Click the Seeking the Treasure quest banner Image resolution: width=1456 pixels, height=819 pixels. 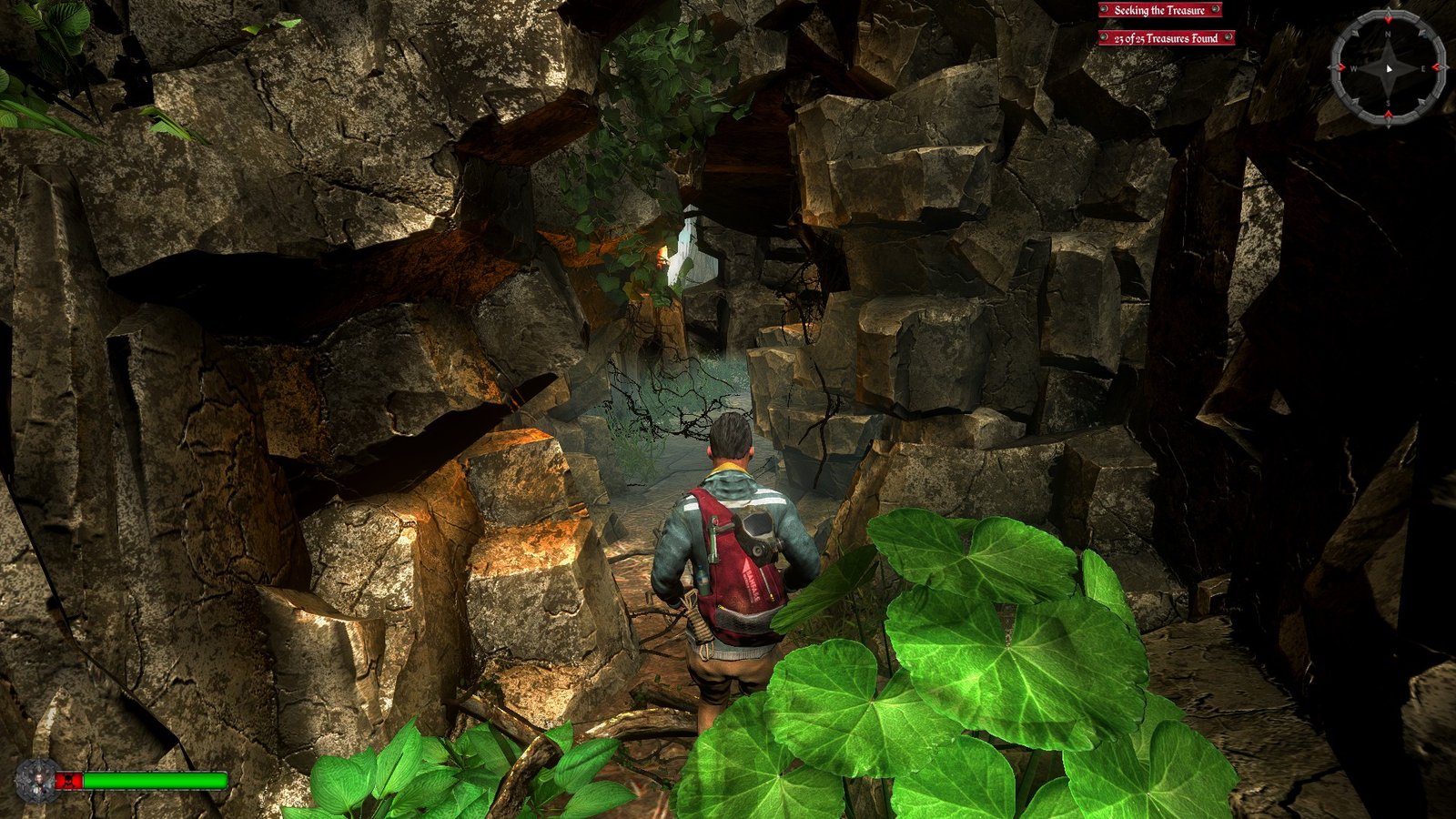[1159, 10]
